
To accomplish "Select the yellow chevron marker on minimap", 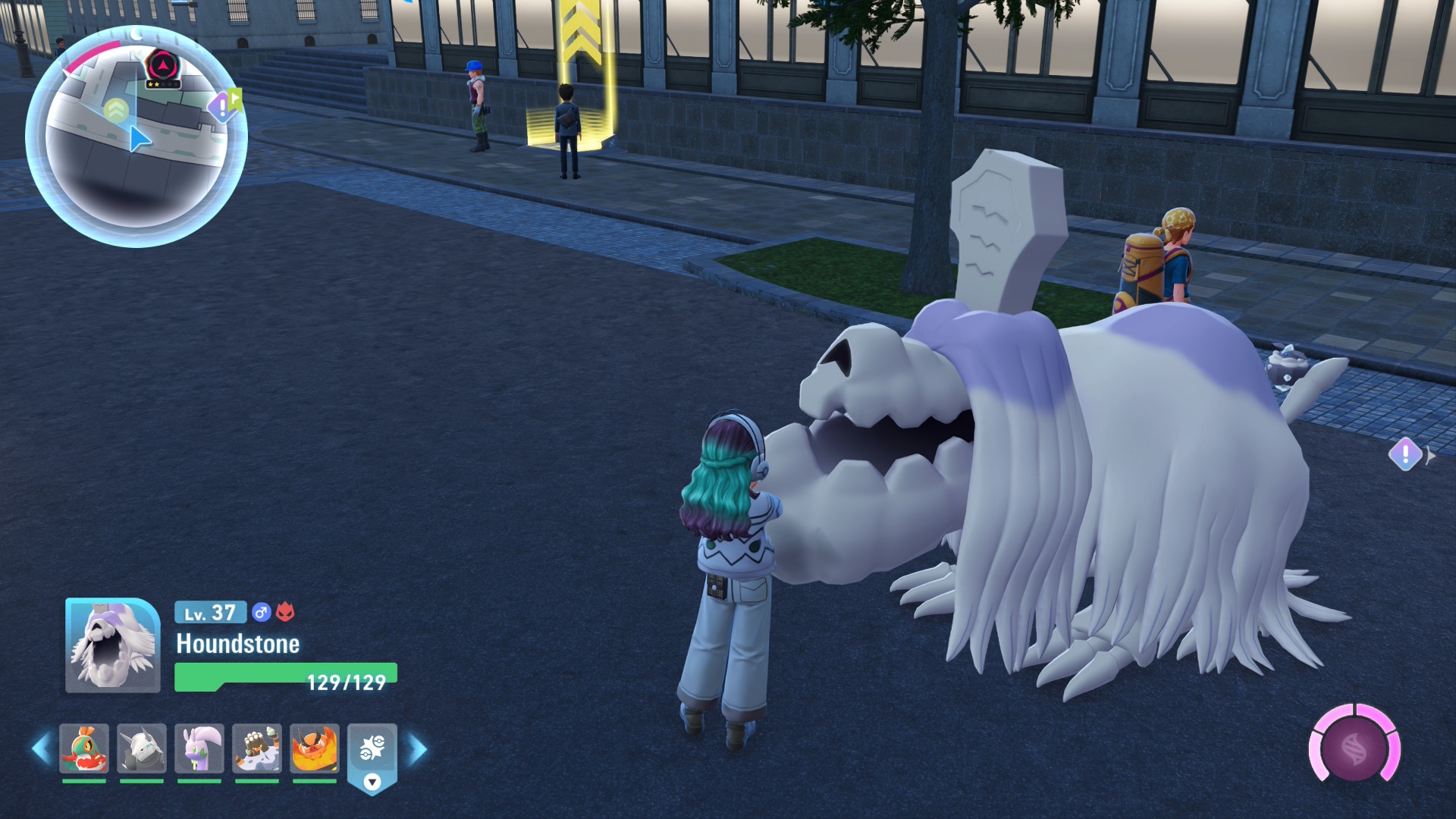I will (116, 111).
